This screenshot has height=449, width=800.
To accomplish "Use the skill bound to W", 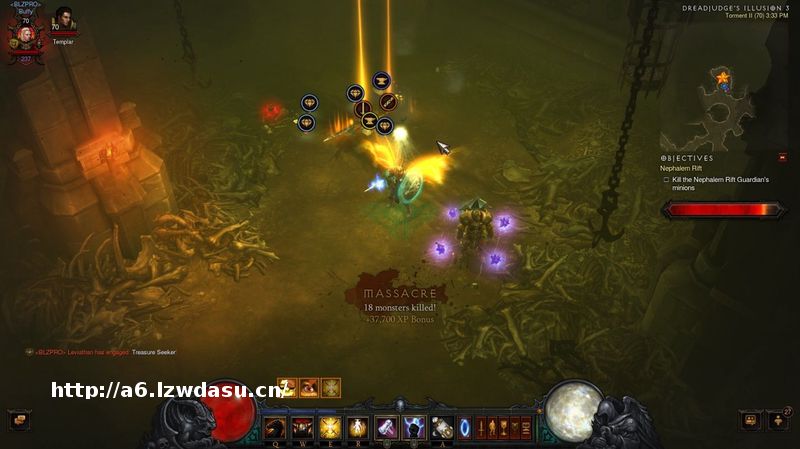I will (302, 428).
